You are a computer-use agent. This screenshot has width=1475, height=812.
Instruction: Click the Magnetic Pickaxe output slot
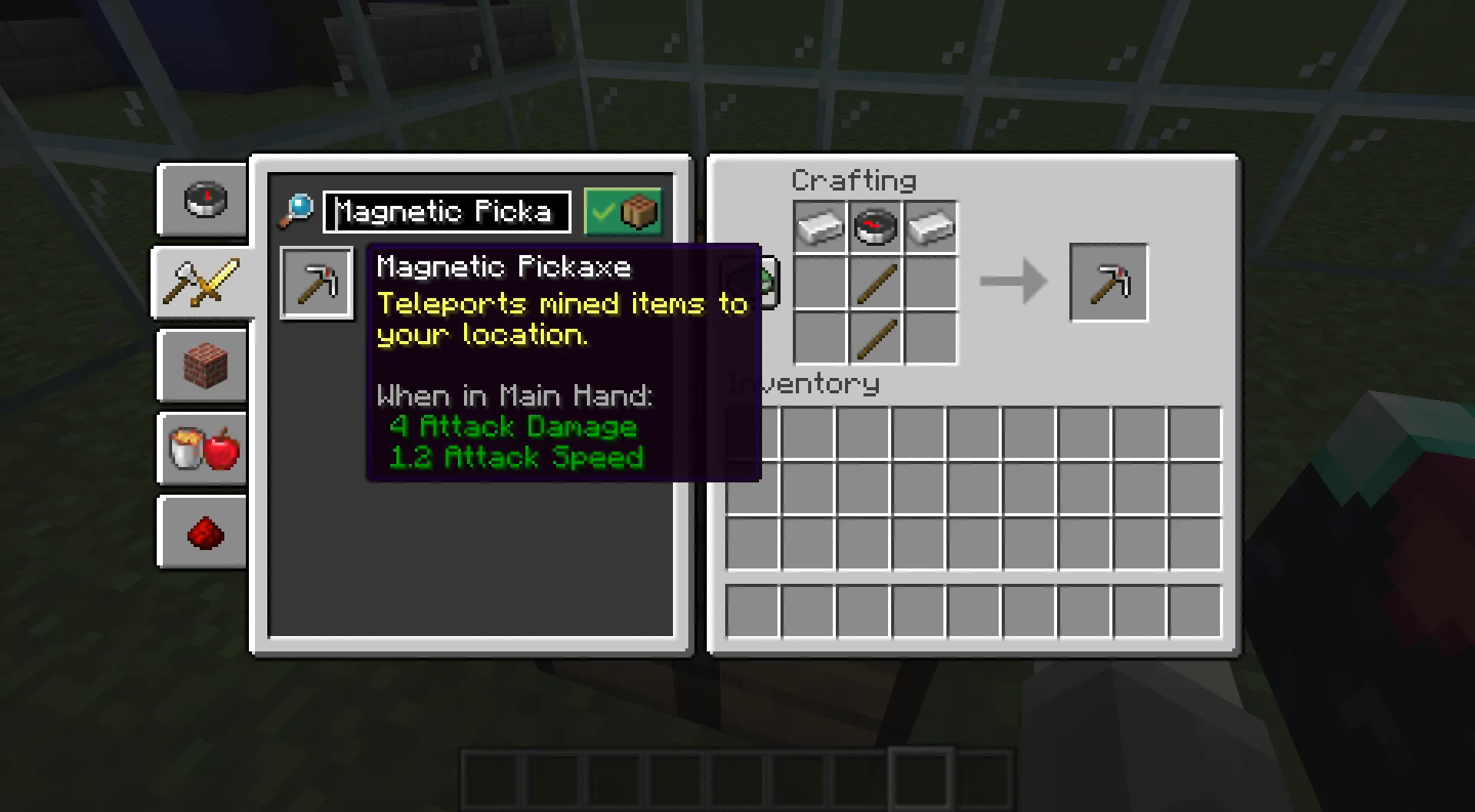(x=1109, y=282)
